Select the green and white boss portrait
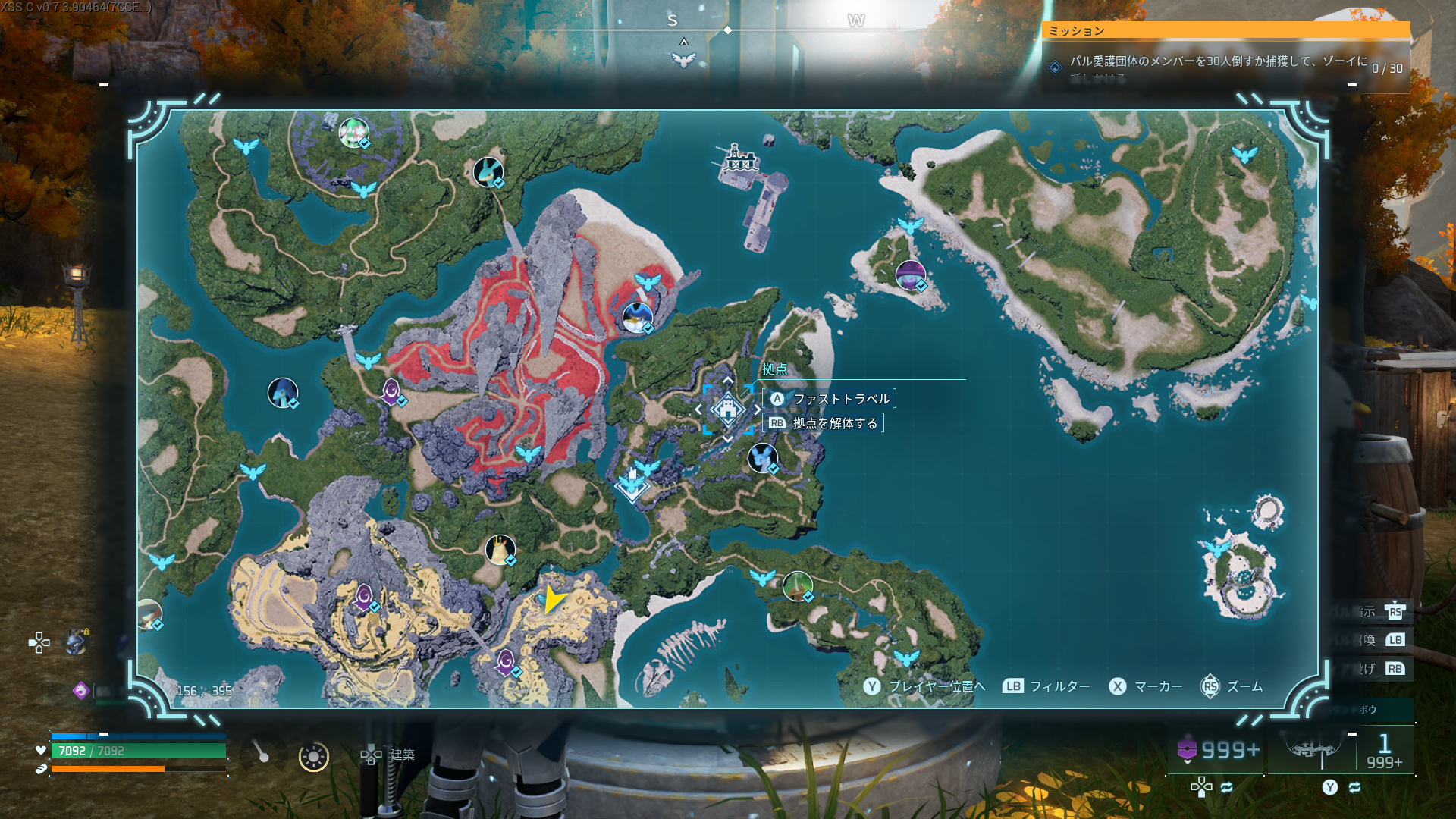The width and height of the screenshot is (1456, 819). (x=353, y=133)
